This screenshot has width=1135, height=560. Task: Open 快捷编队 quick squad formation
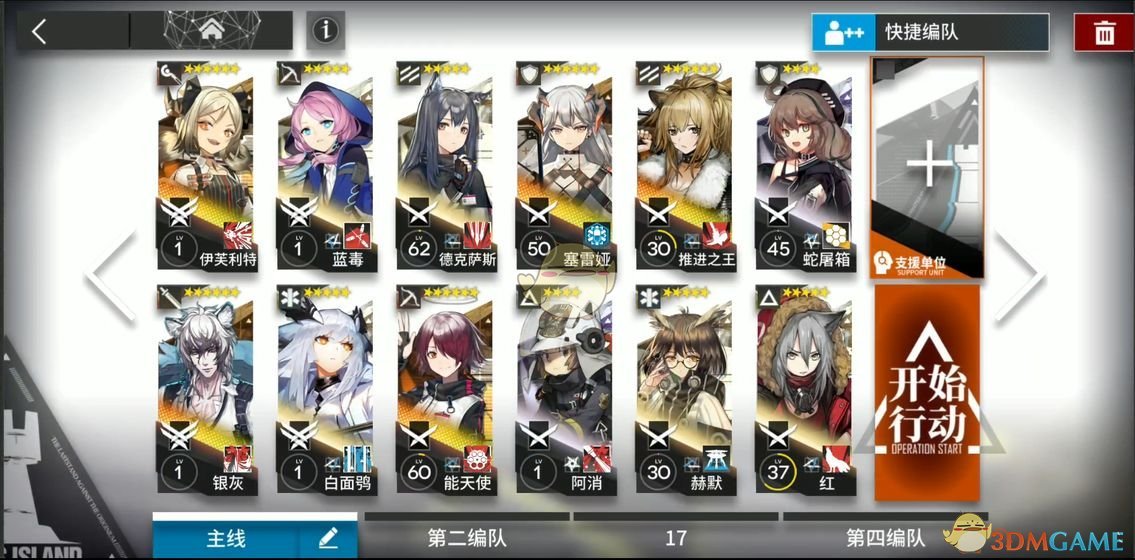coord(929,32)
